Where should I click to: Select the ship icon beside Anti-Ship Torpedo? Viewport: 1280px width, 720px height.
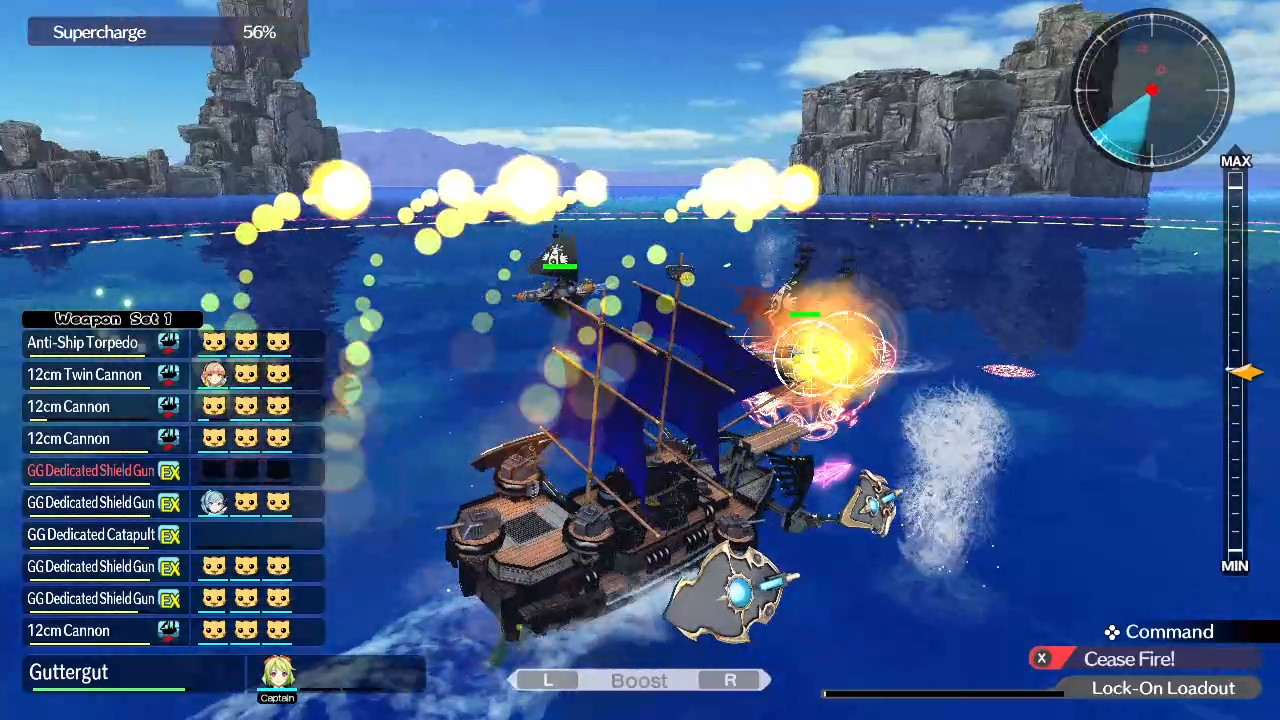[168, 343]
